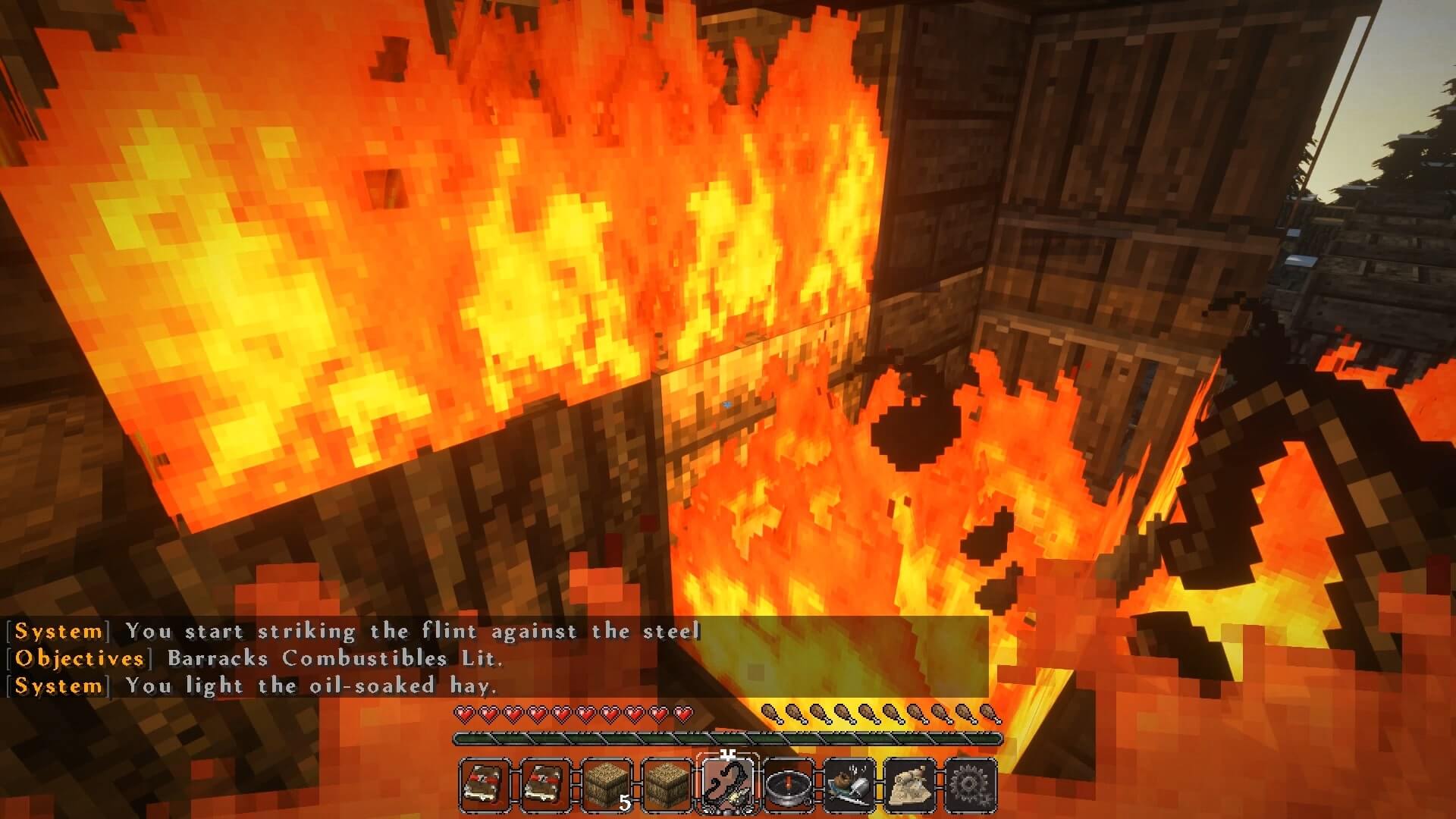This screenshot has height=819, width=1456.
Task: Choose the compass hotbar slot
Action: tap(789, 785)
